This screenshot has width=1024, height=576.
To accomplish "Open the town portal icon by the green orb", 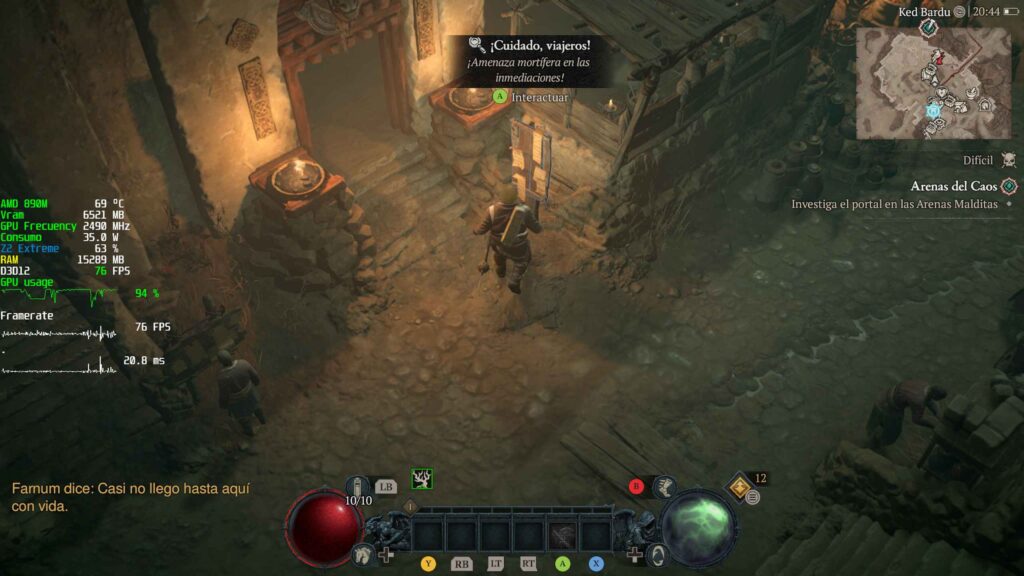I will pyautogui.click(x=658, y=553).
